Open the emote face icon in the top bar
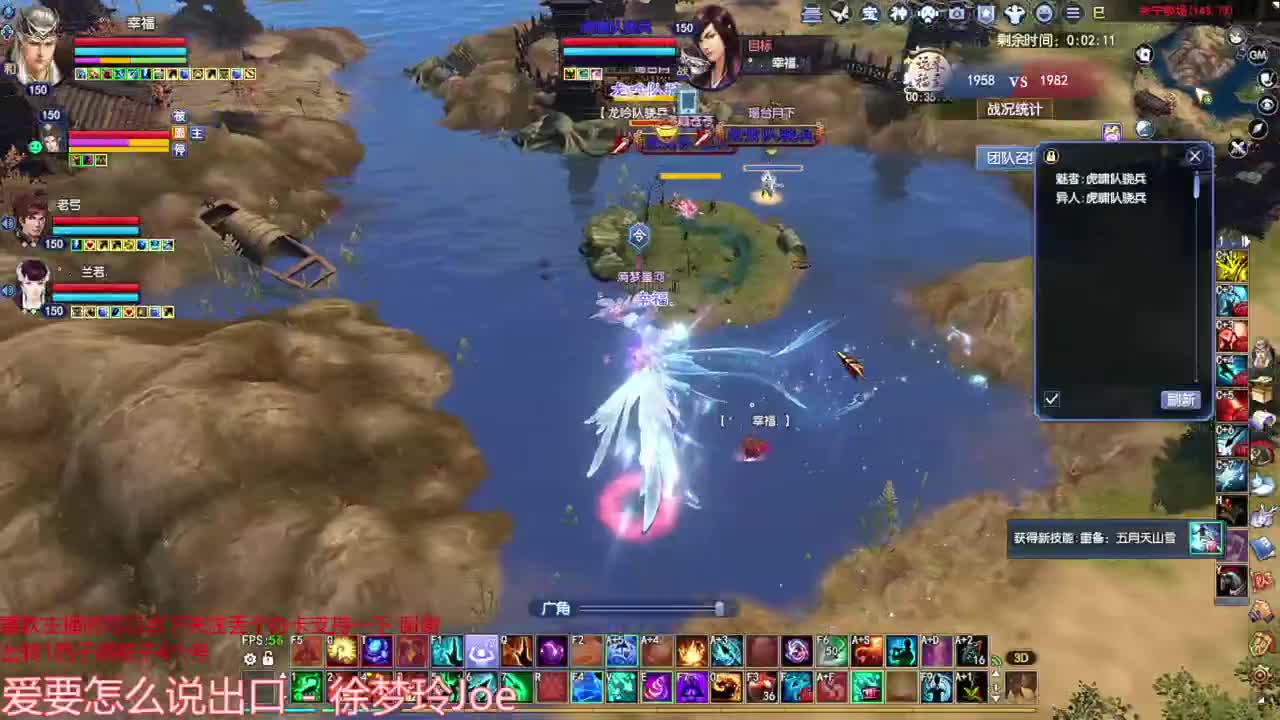The width and height of the screenshot is (1280, 720). tap(1043, 15)
